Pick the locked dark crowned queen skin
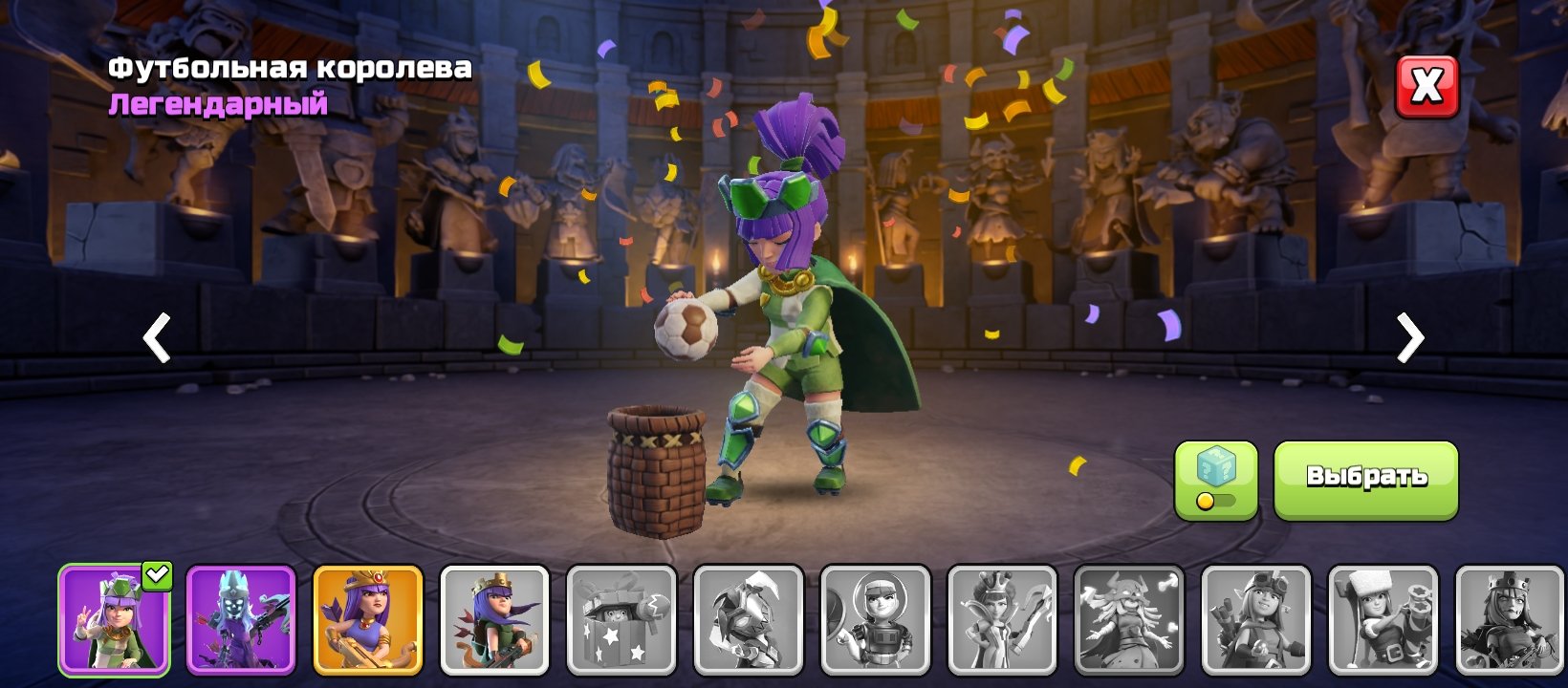Screen dimensions: 1568x688 (1510, 619)
